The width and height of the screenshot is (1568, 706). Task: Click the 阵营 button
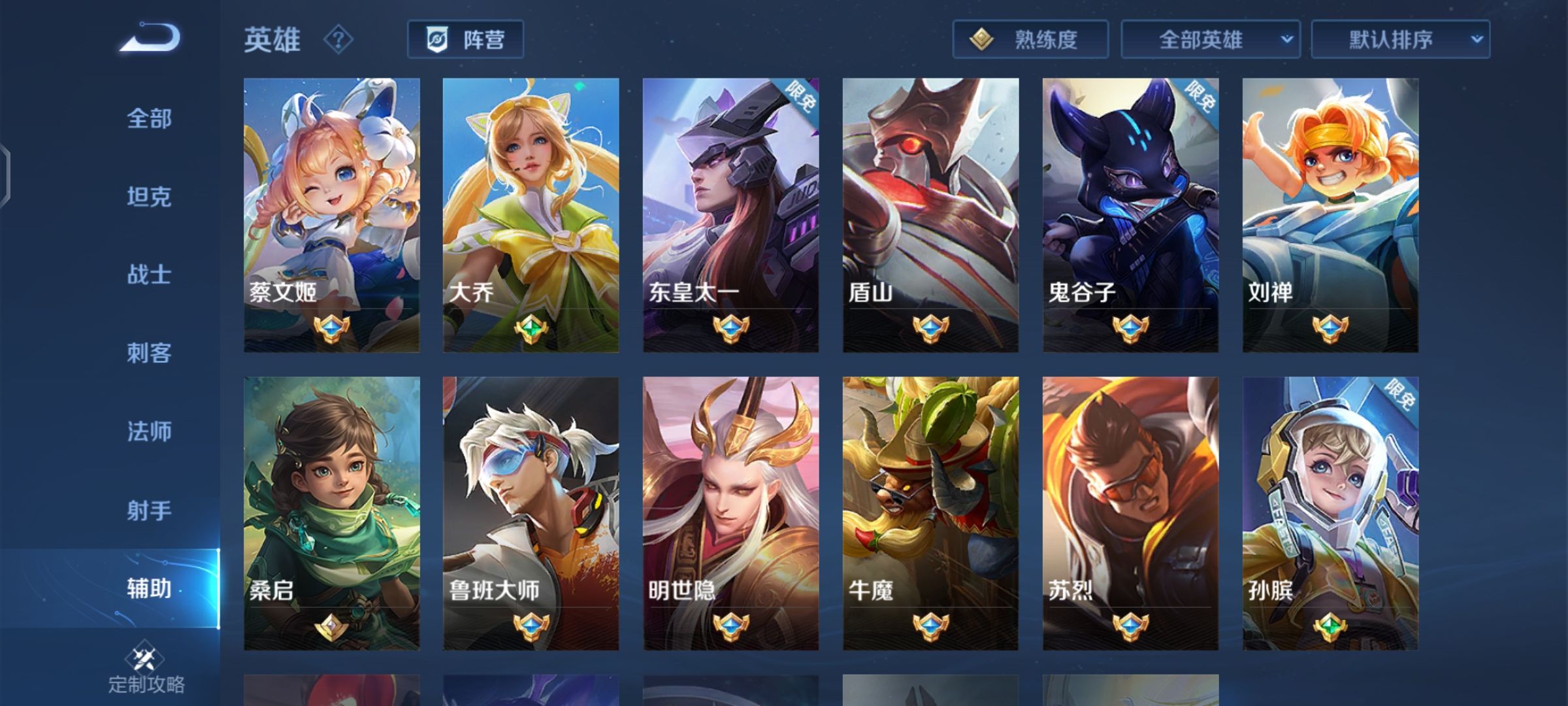click(465, 39)
